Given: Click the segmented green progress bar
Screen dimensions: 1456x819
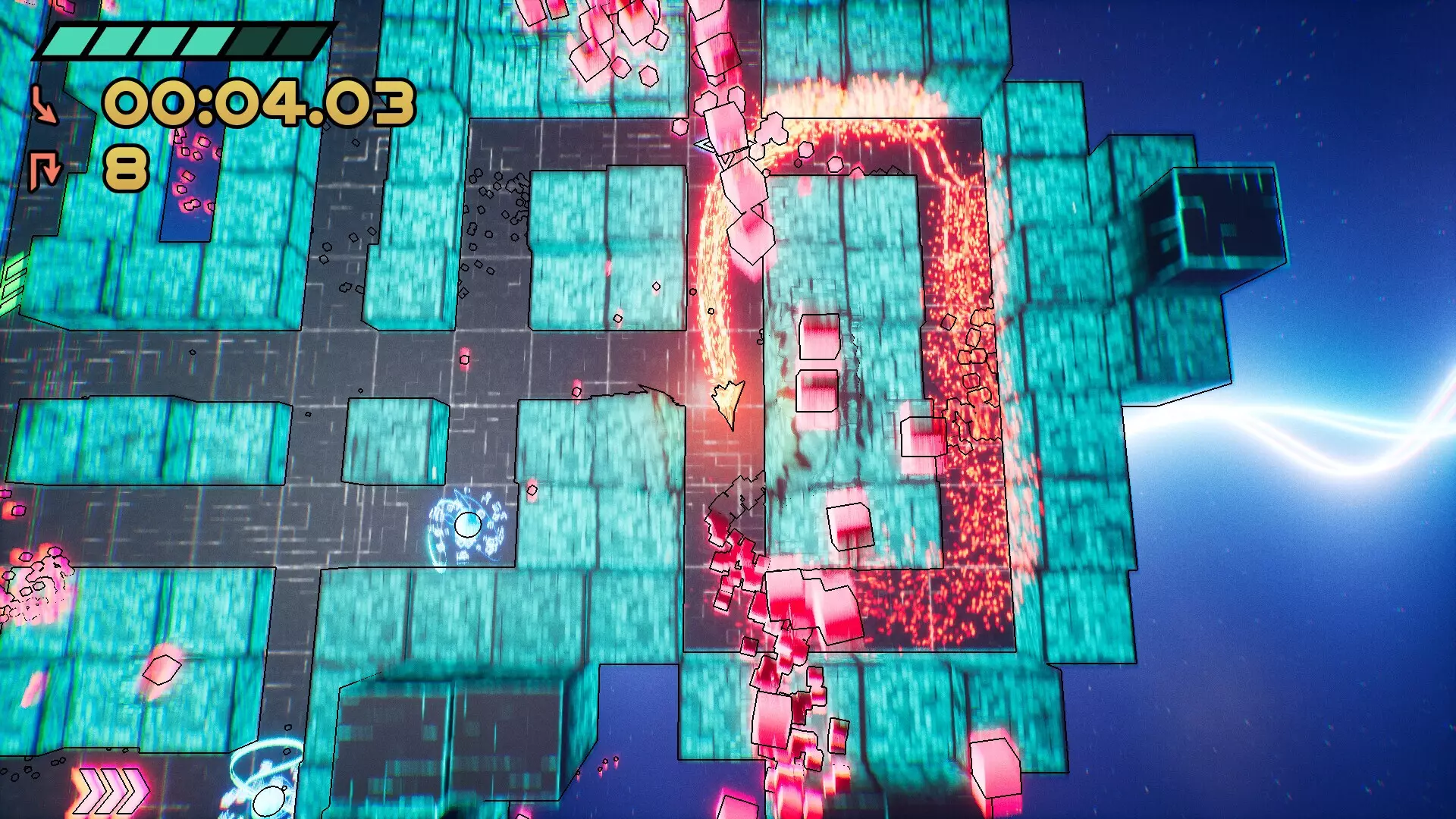Looking at the screenshot, I should 182,39.
